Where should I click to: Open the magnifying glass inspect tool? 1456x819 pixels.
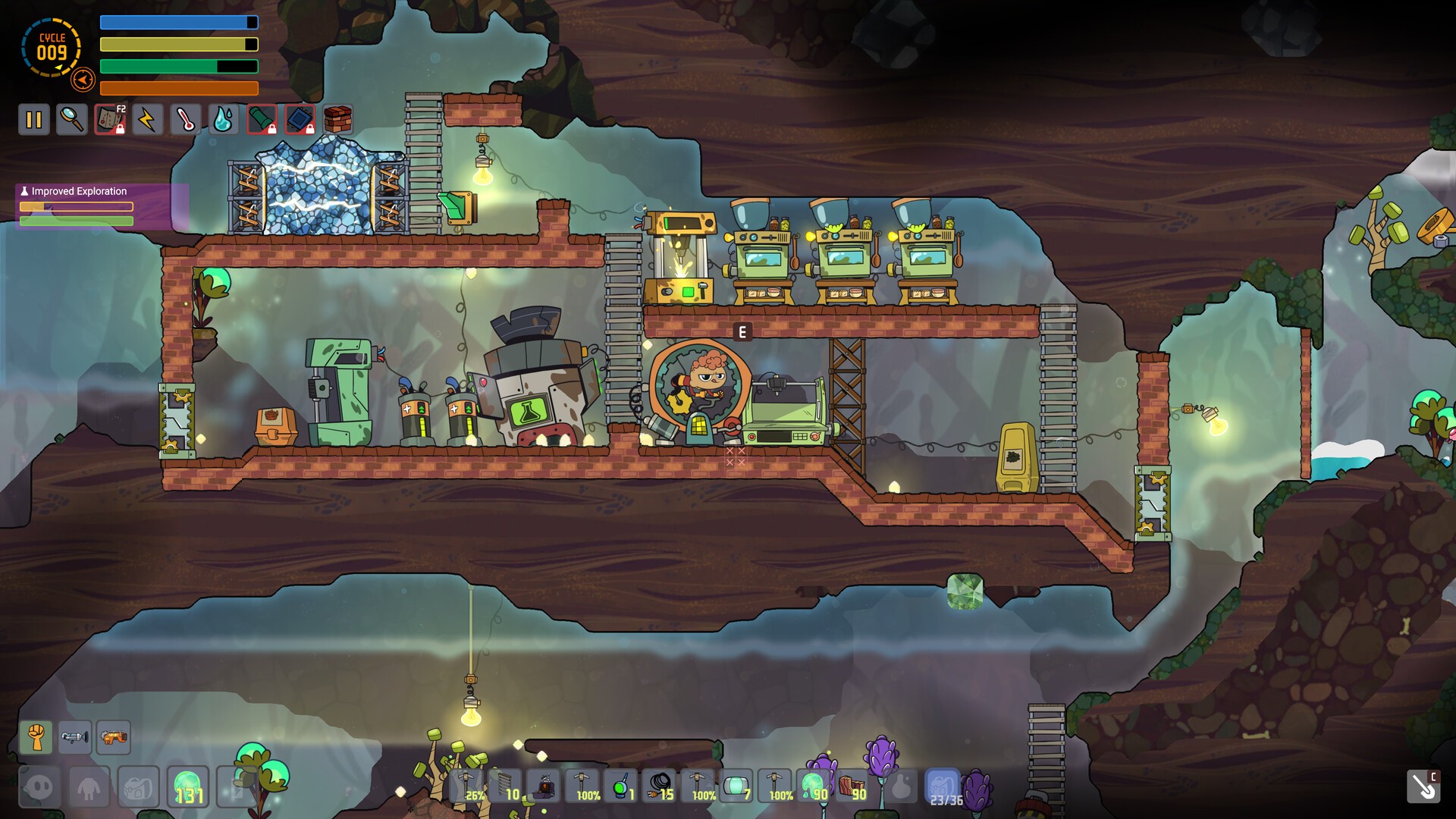tap(72, 120)
